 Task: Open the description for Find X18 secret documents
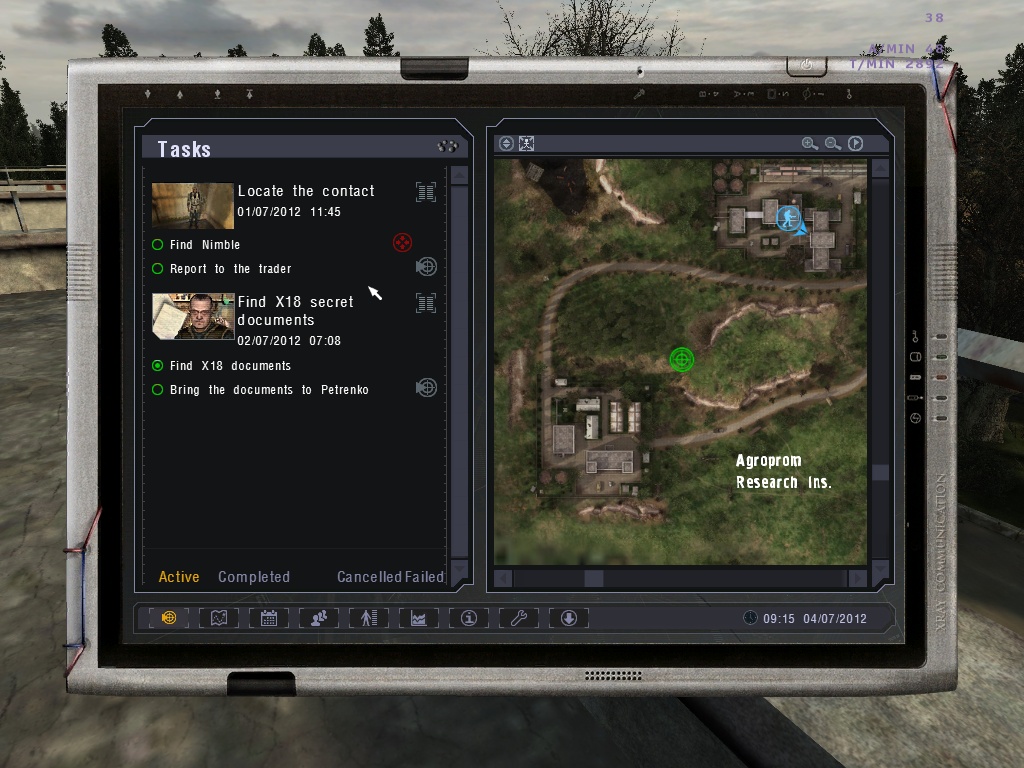(426, 303)
